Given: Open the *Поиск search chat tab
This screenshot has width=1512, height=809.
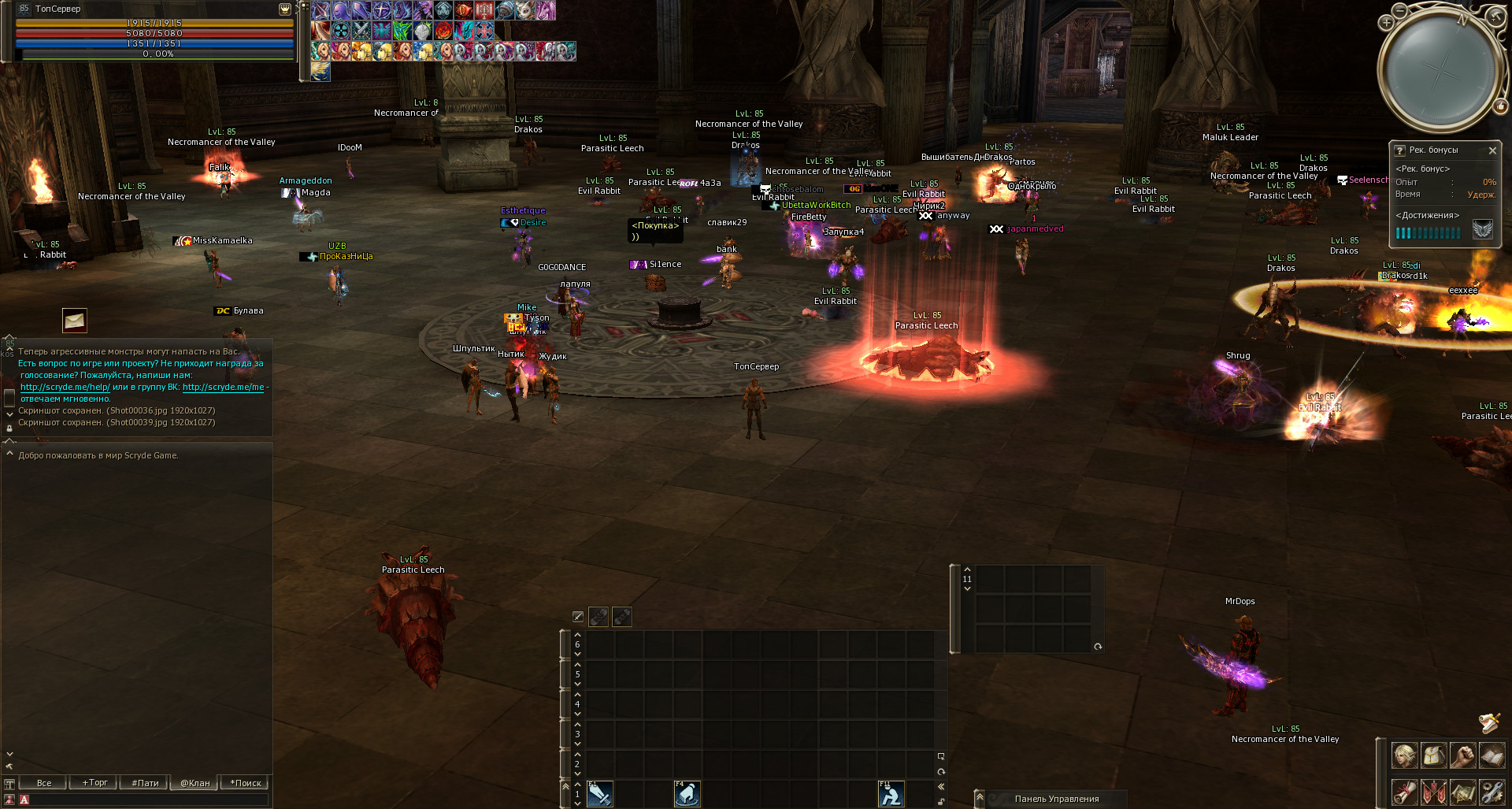Looking at the screenshot, I should [x=245, y=783].
